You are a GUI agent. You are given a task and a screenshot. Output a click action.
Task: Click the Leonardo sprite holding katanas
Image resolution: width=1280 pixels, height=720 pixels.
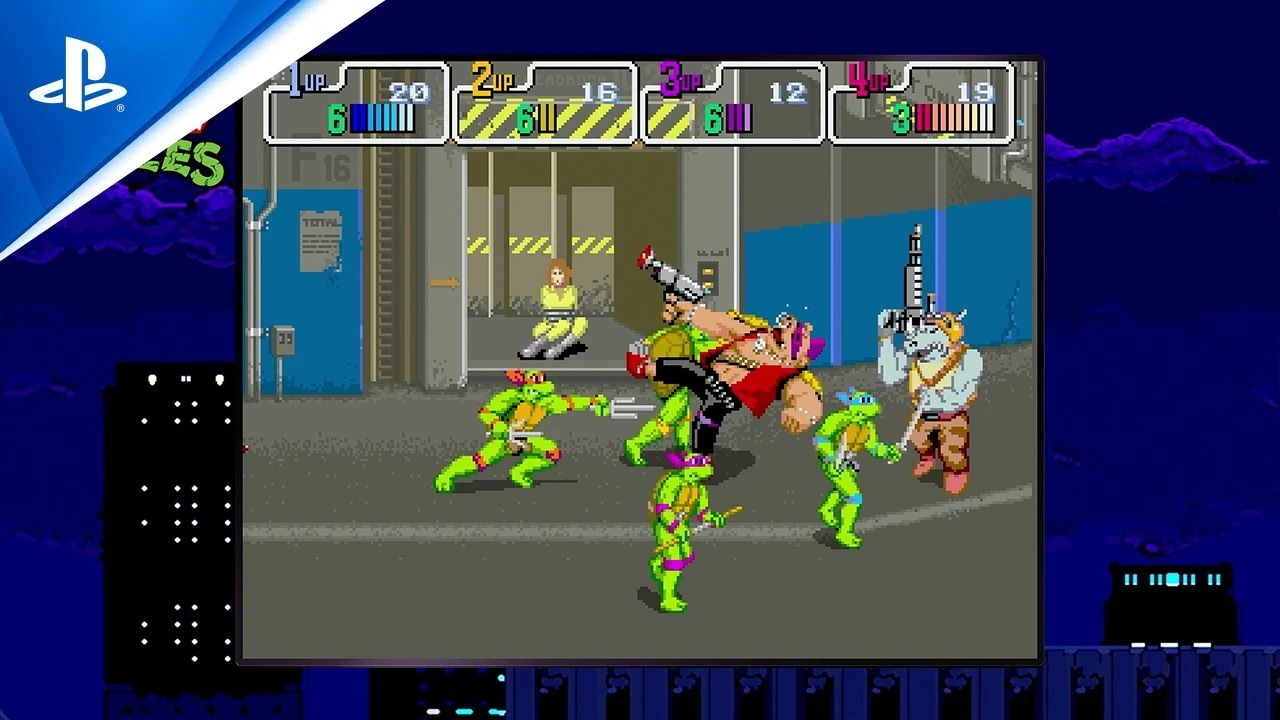[846, 450]
